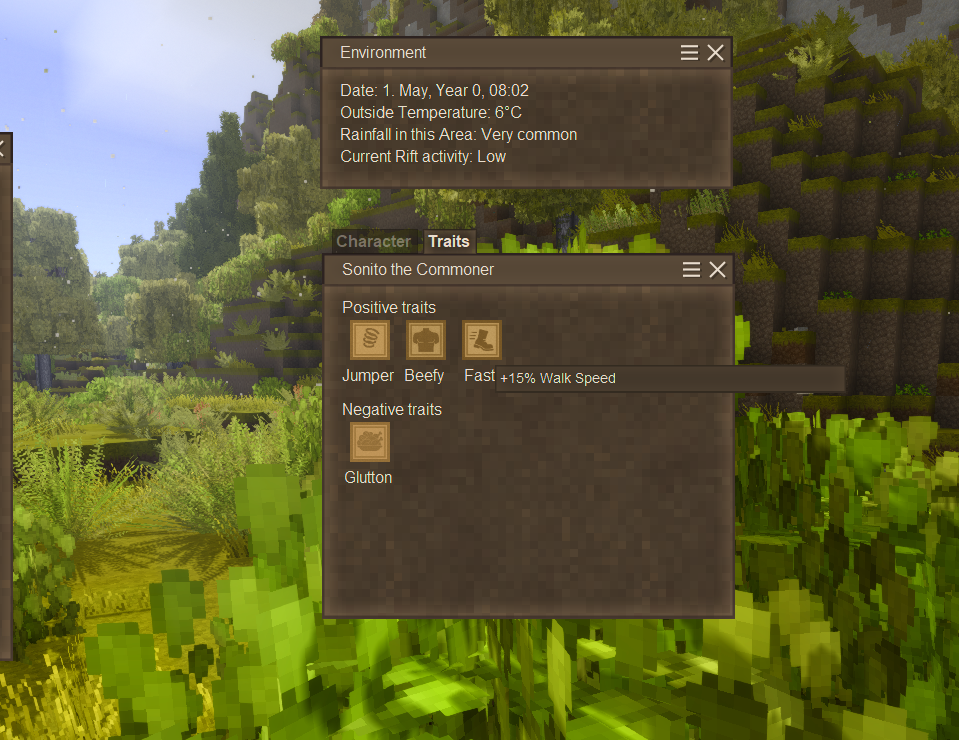This screenshot has width=959, height=740.
Task: Open the Sonito the Commoner window menu
Action: pos(691,270)
